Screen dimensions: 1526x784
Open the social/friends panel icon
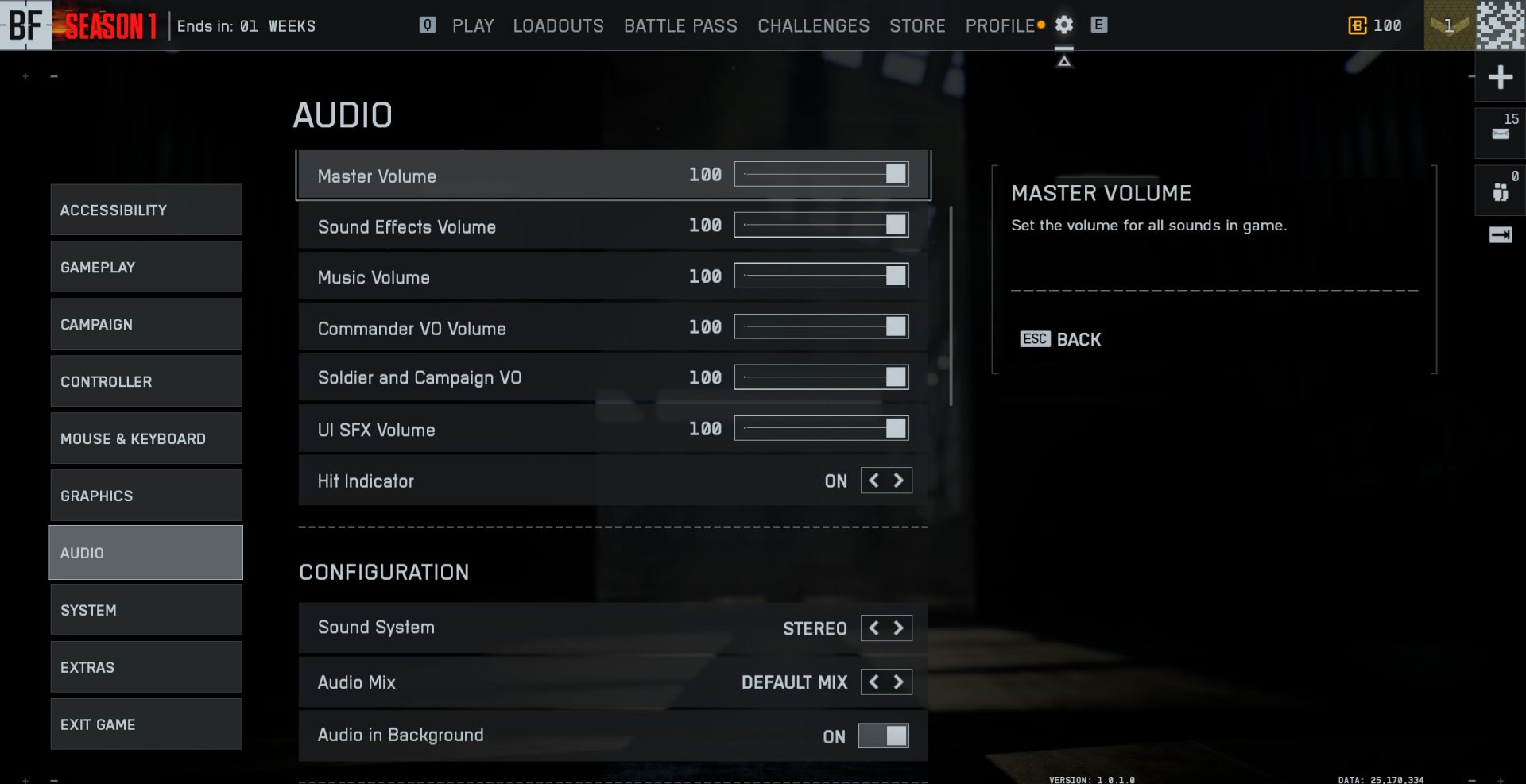pyautogui.click(x=1501, y=191)
